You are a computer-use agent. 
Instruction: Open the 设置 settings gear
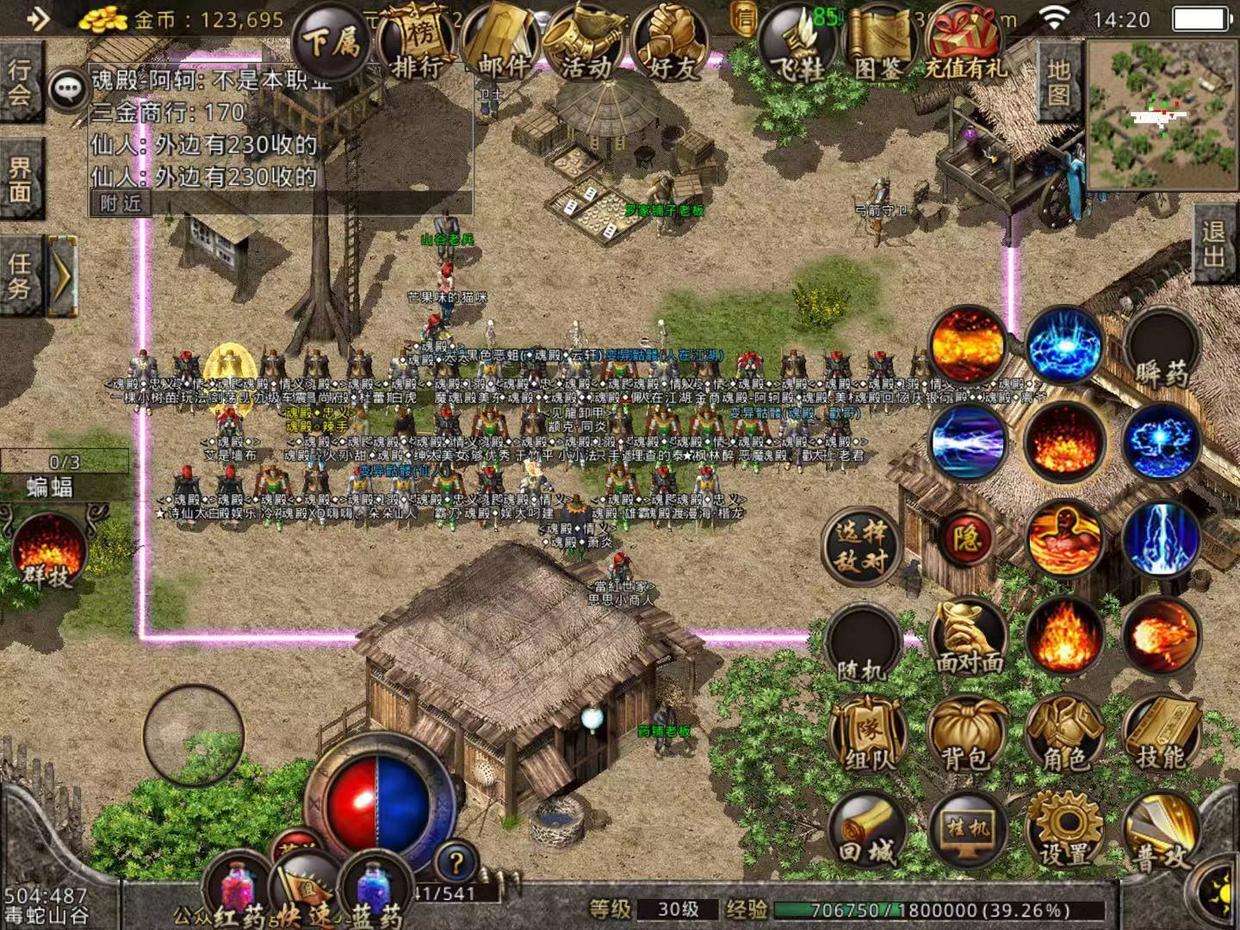(1064, 830)
